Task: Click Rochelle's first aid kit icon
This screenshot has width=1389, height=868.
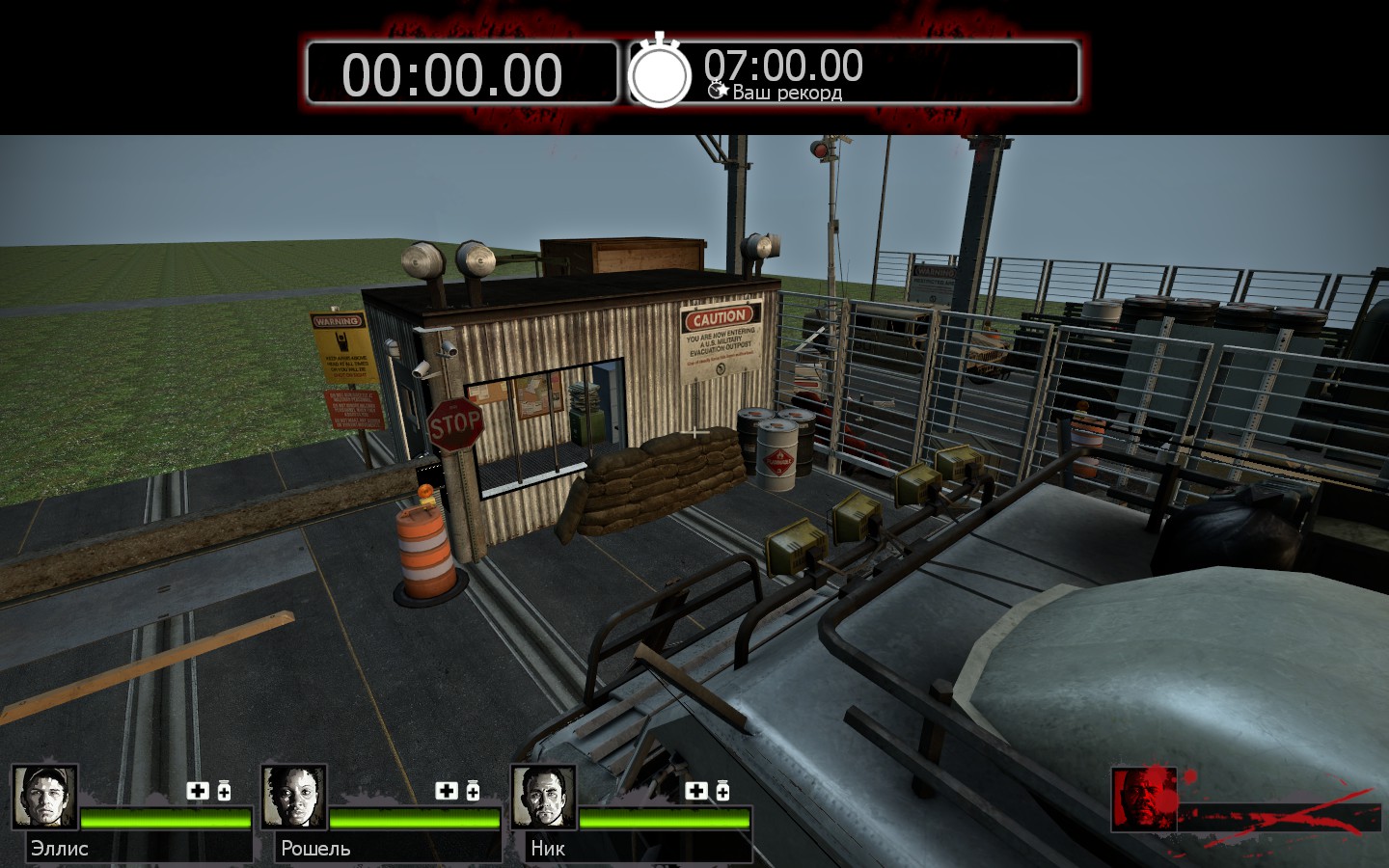Action: (447, 791)
